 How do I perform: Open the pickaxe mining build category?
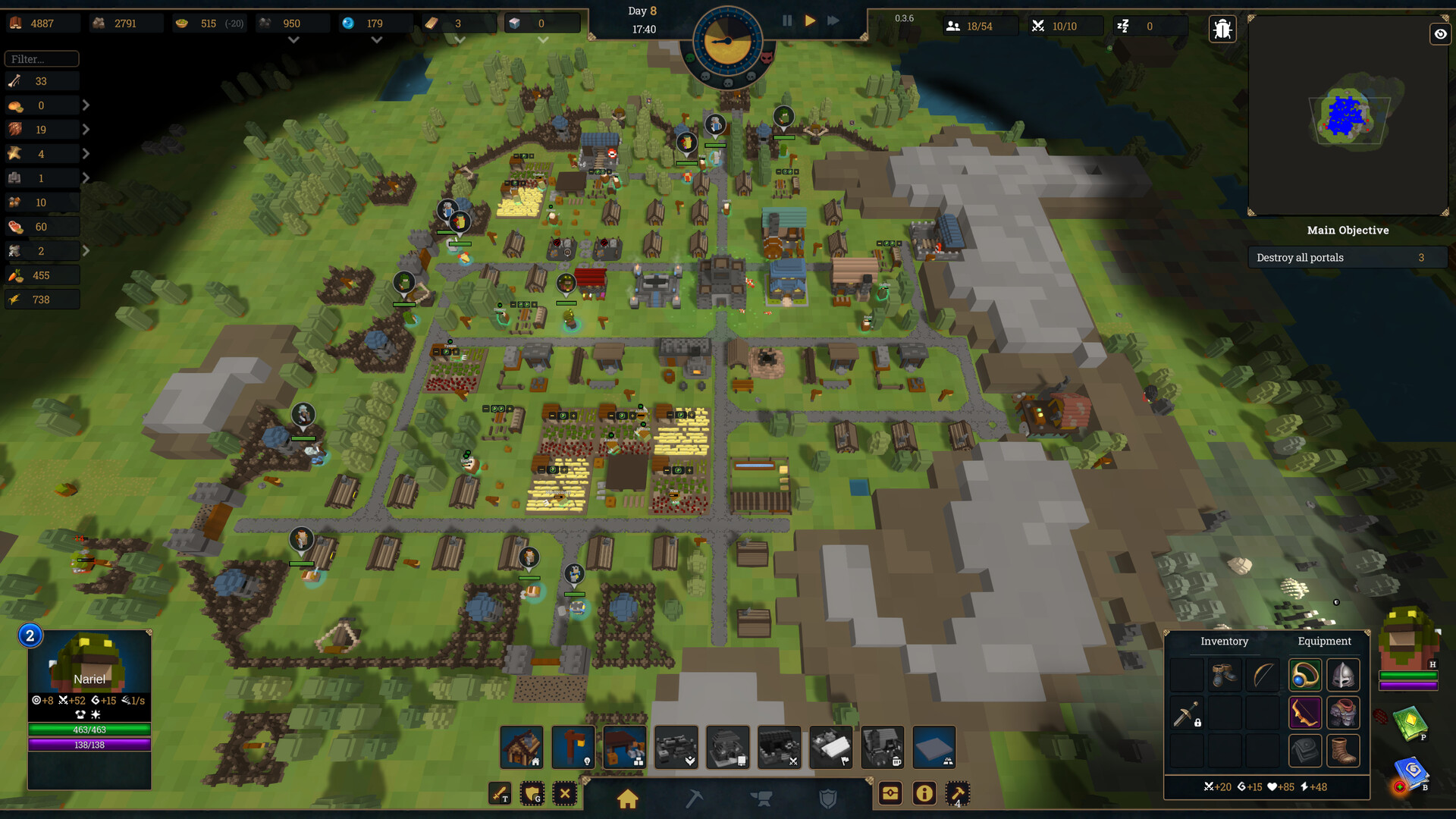point(693,799)
